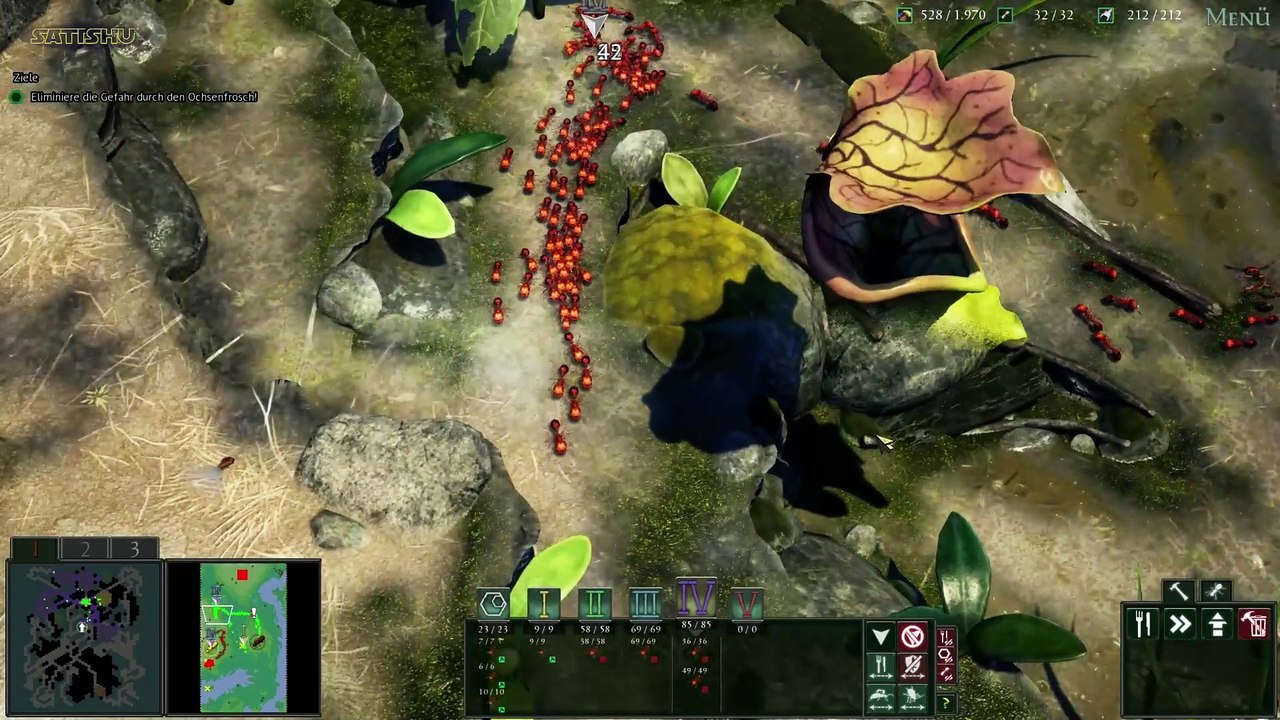This screenshot has width=1280, height=720.
Task: Click the green surface minimap
Action: coord(243,637)
